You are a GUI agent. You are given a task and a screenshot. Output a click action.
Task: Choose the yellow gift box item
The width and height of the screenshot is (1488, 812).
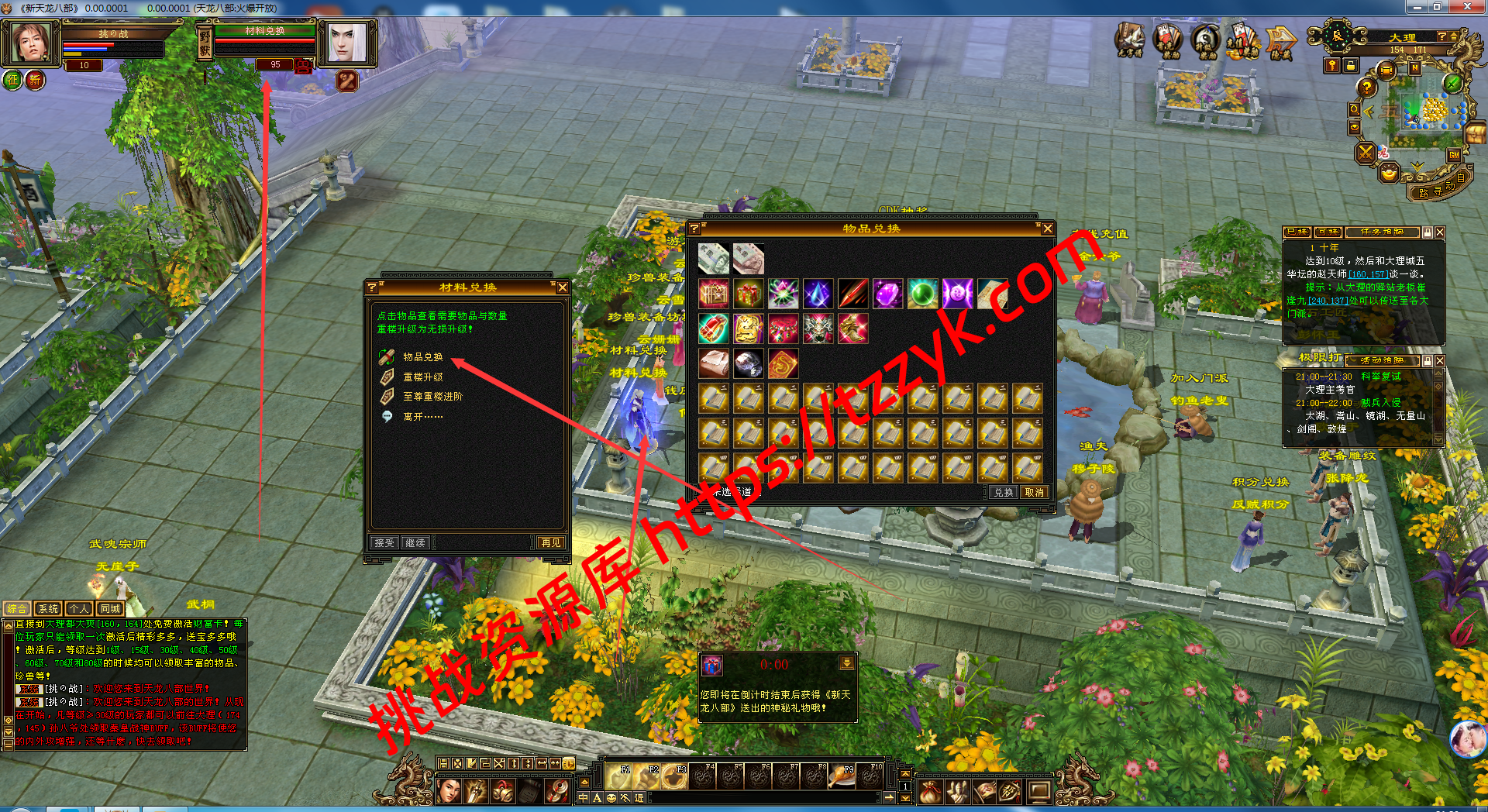pyautogui.click(x=748, y=294)
